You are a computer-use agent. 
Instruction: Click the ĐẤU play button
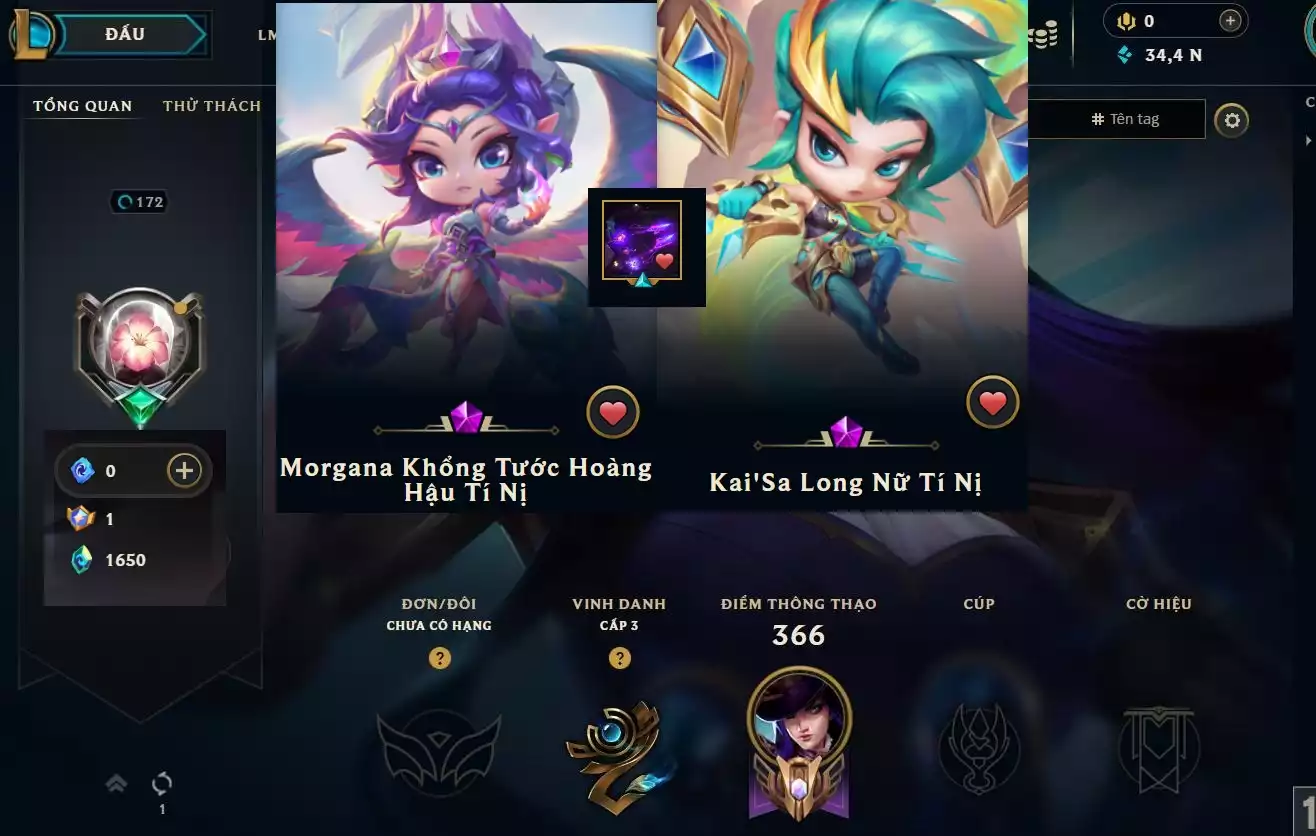point(125,34)
